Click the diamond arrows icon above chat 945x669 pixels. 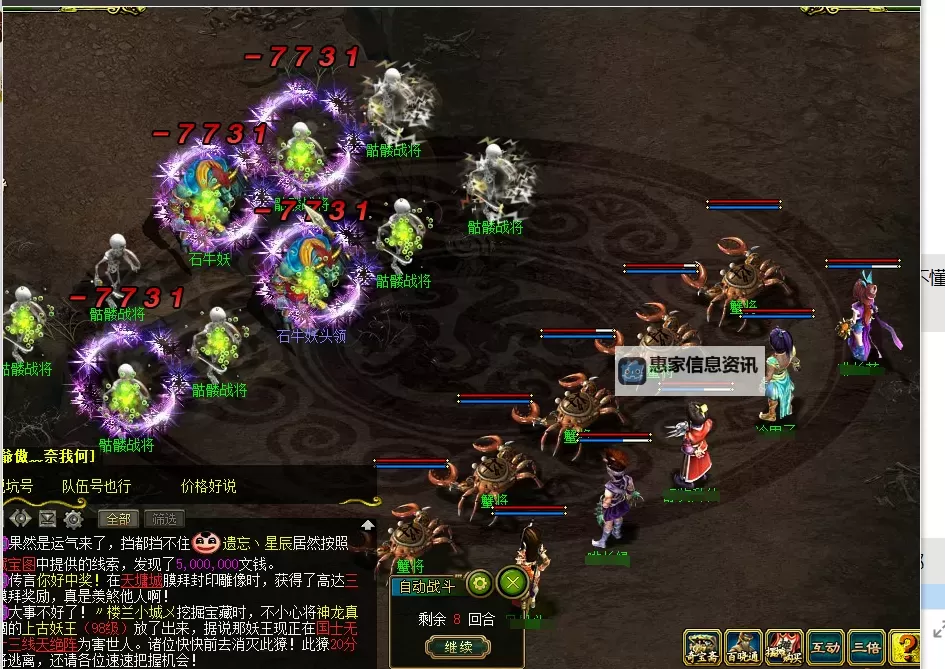coord(20,519)
